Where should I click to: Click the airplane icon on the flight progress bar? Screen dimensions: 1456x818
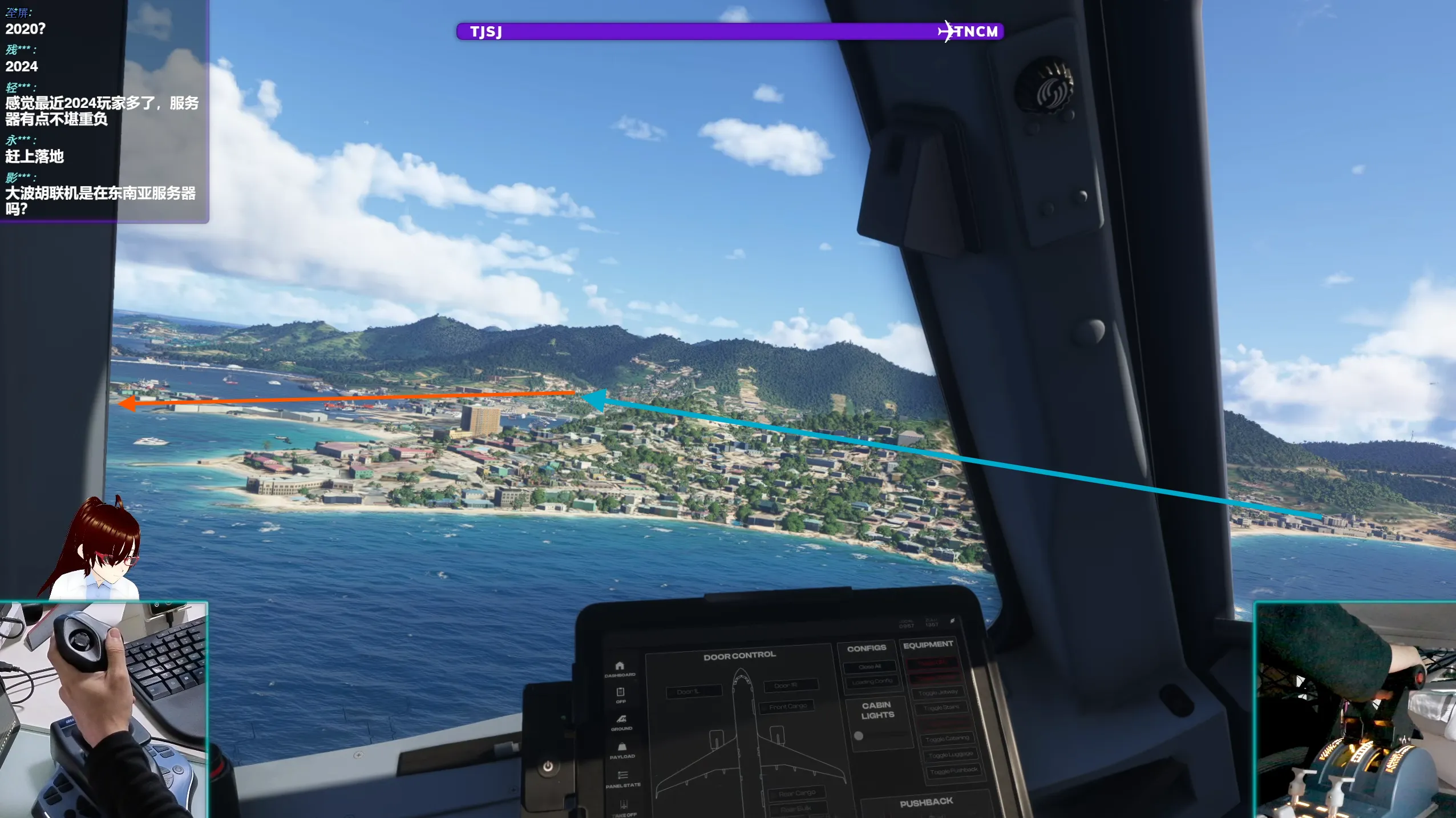click(947, 30)
